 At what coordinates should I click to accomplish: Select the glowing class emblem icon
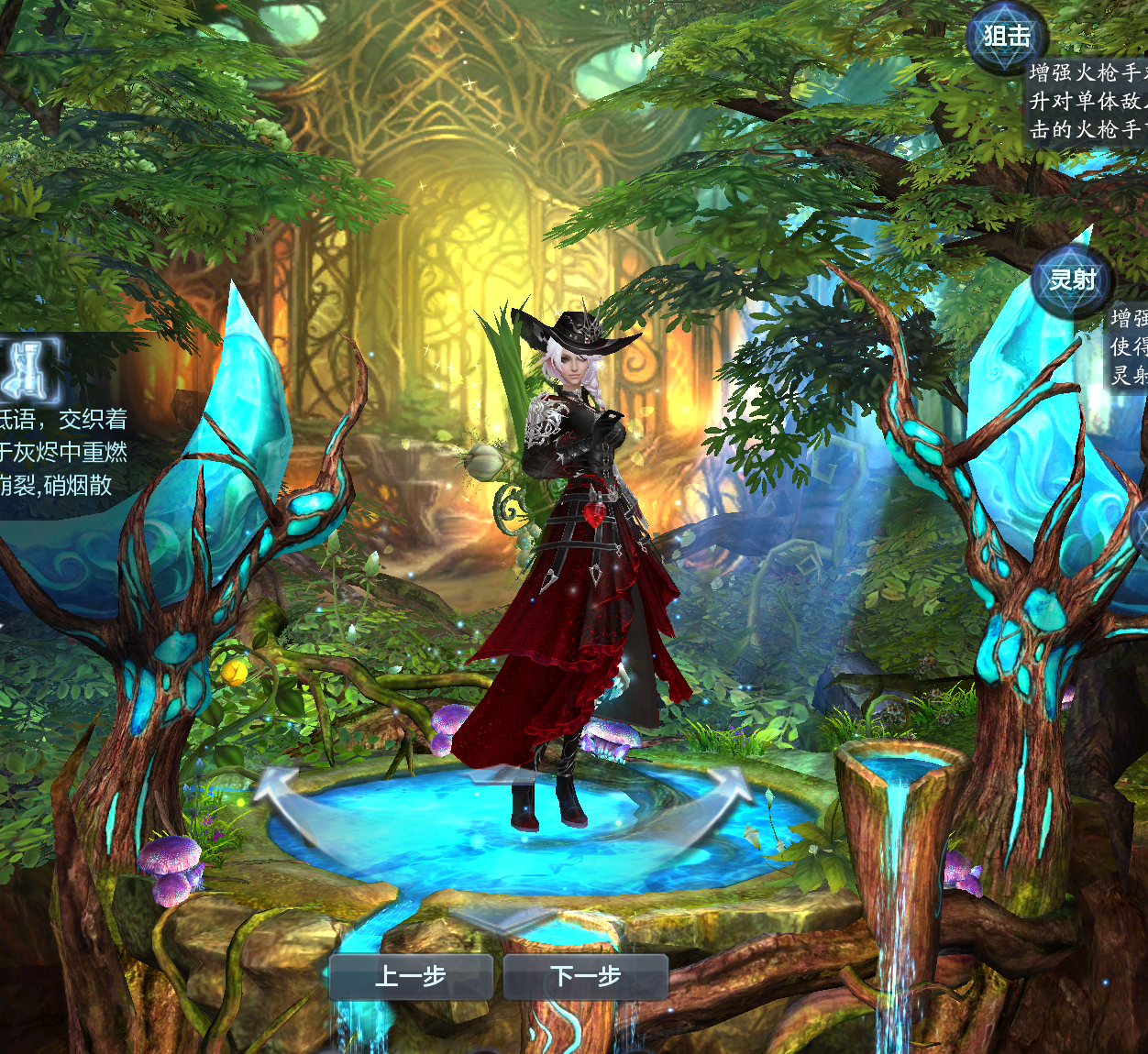tap(29, 370)
